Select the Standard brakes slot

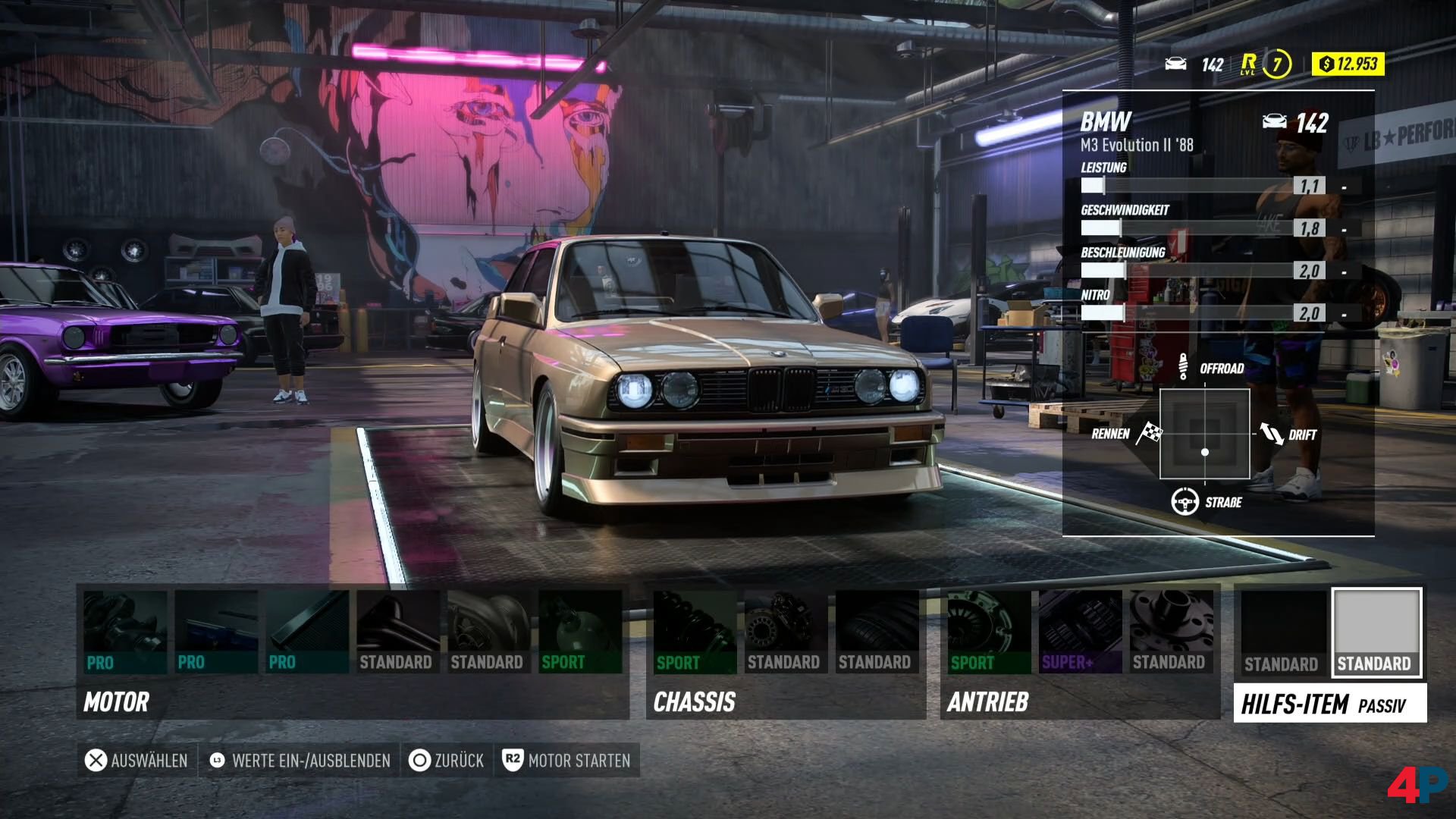(786, 632)
